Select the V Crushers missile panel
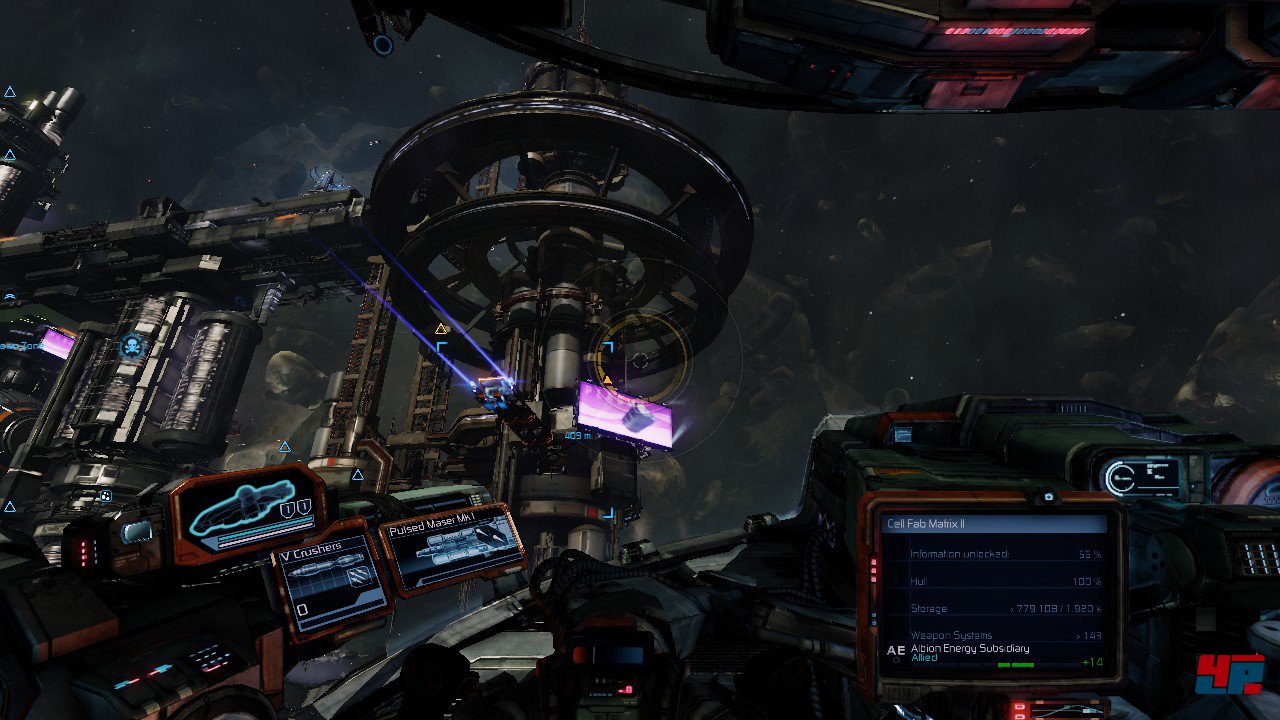Image resolution: width=1280 pixels, height=720 pixels. click(331, 580)
